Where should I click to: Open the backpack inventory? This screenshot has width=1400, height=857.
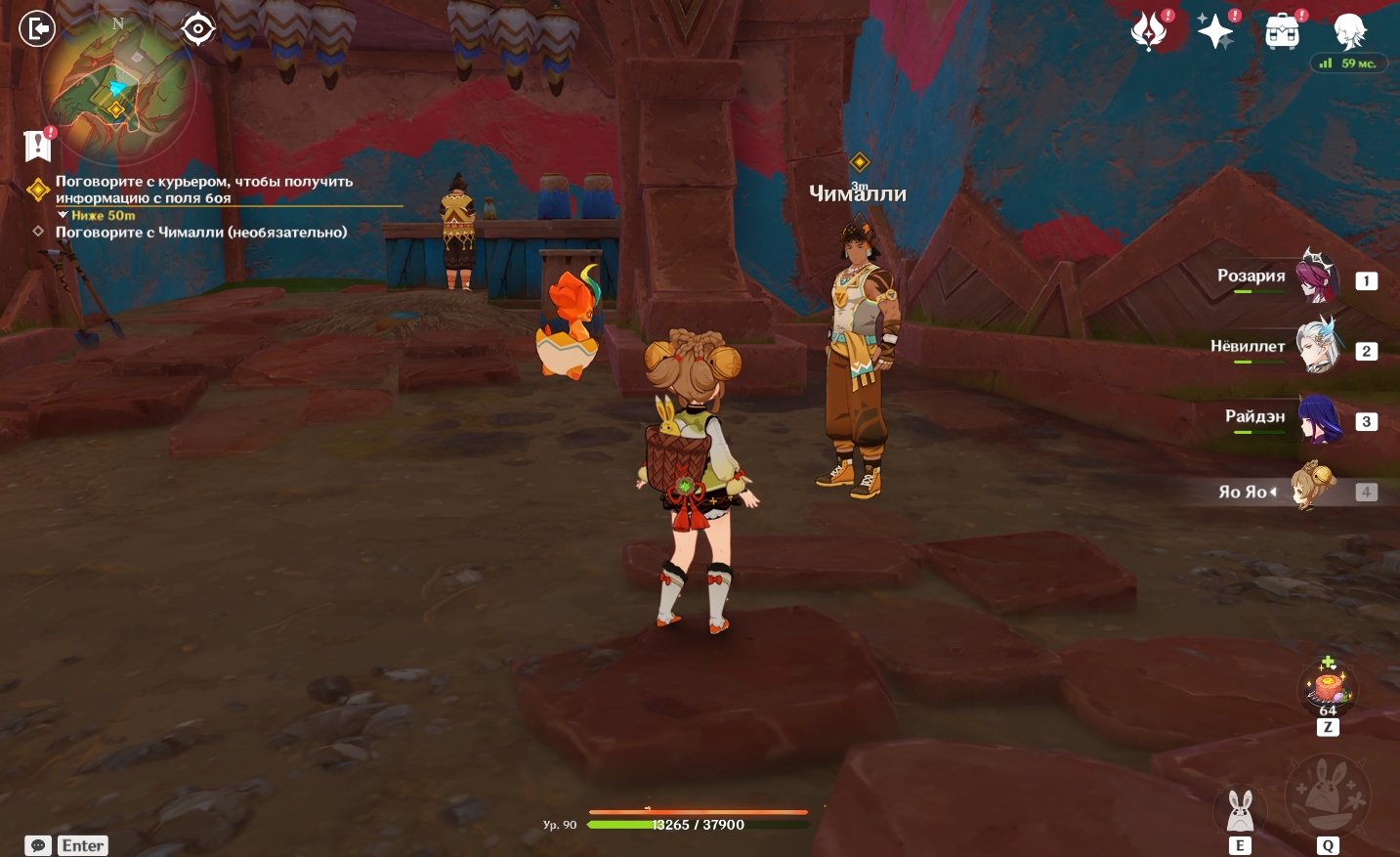click(1283, 32)
